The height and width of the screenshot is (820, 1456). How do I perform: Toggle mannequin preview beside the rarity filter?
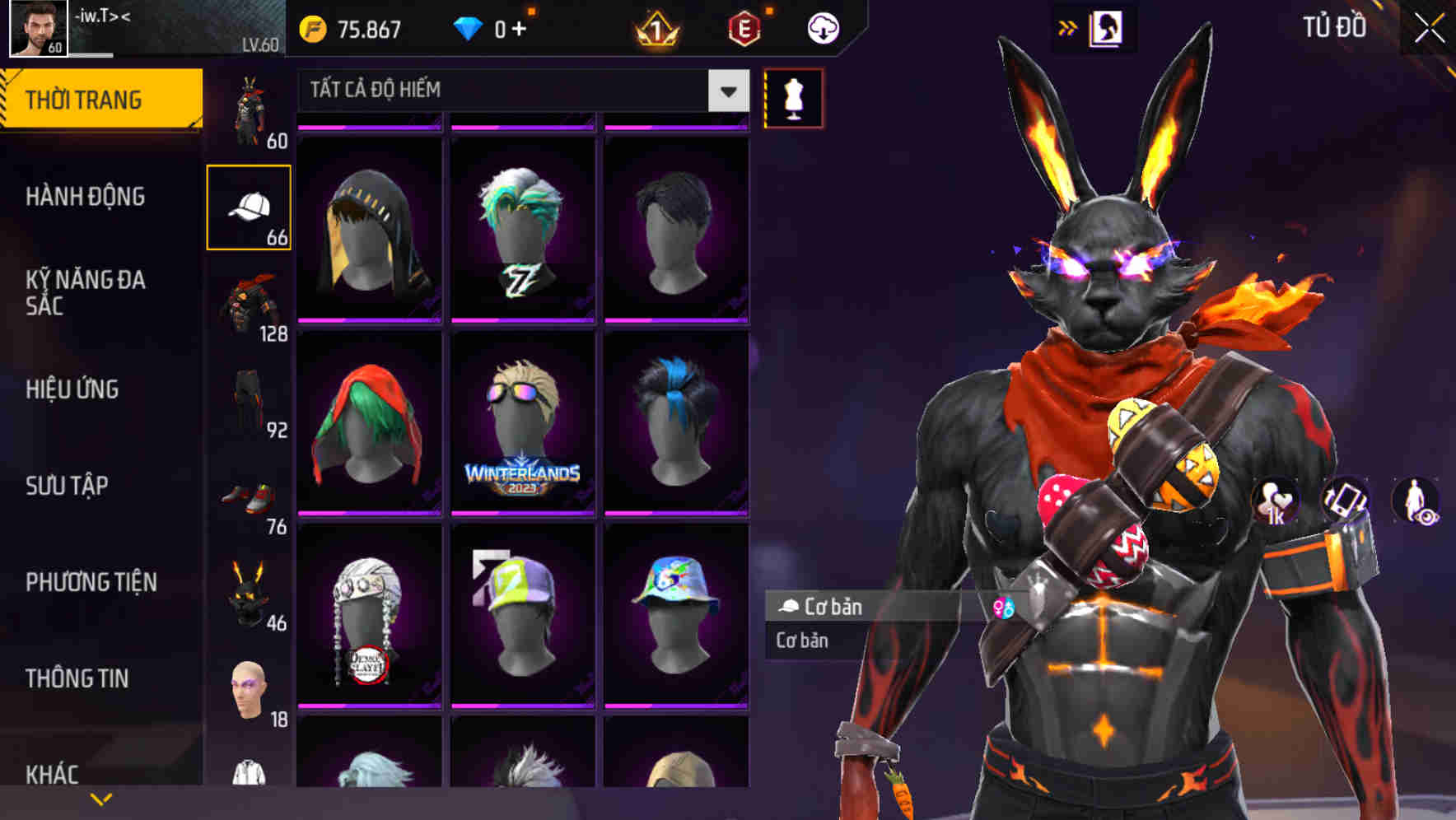(792, 97)
